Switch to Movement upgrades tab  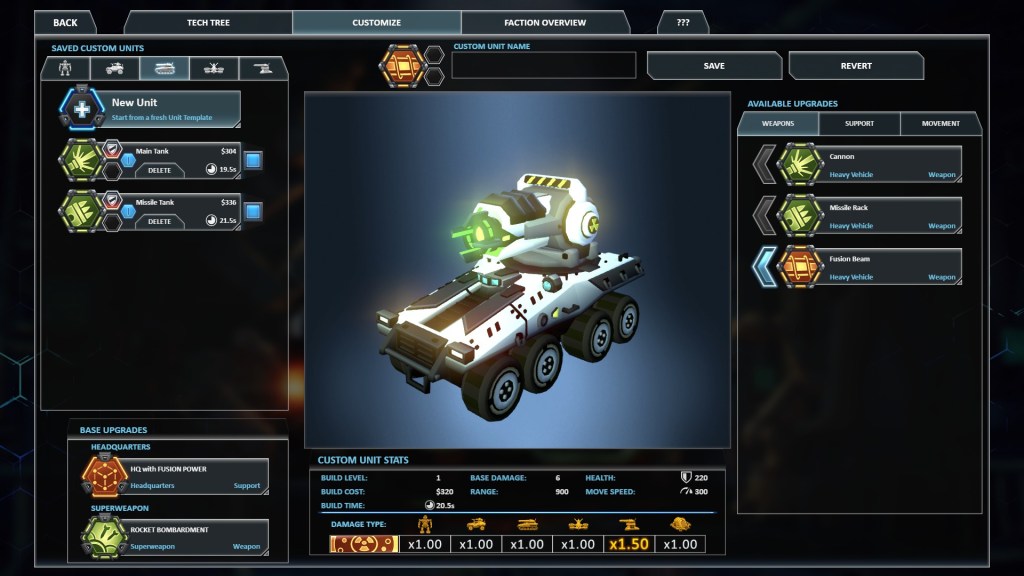tap(940, 124)
